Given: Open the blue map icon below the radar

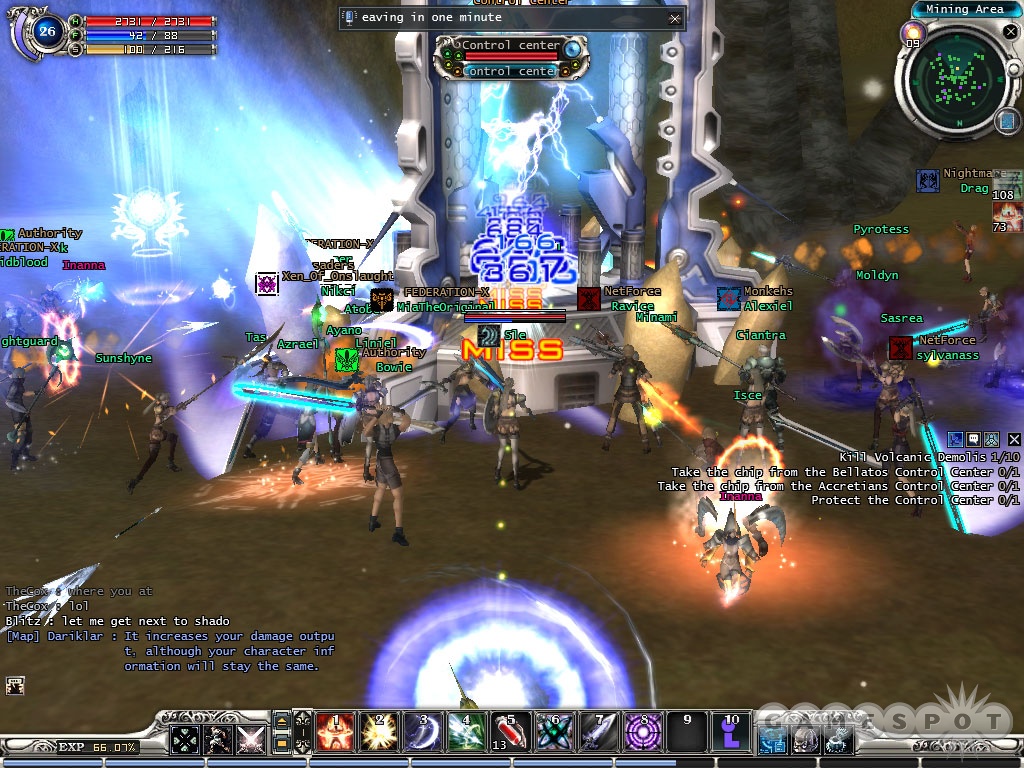Looking at the screenshot, I should [1007, 122].
